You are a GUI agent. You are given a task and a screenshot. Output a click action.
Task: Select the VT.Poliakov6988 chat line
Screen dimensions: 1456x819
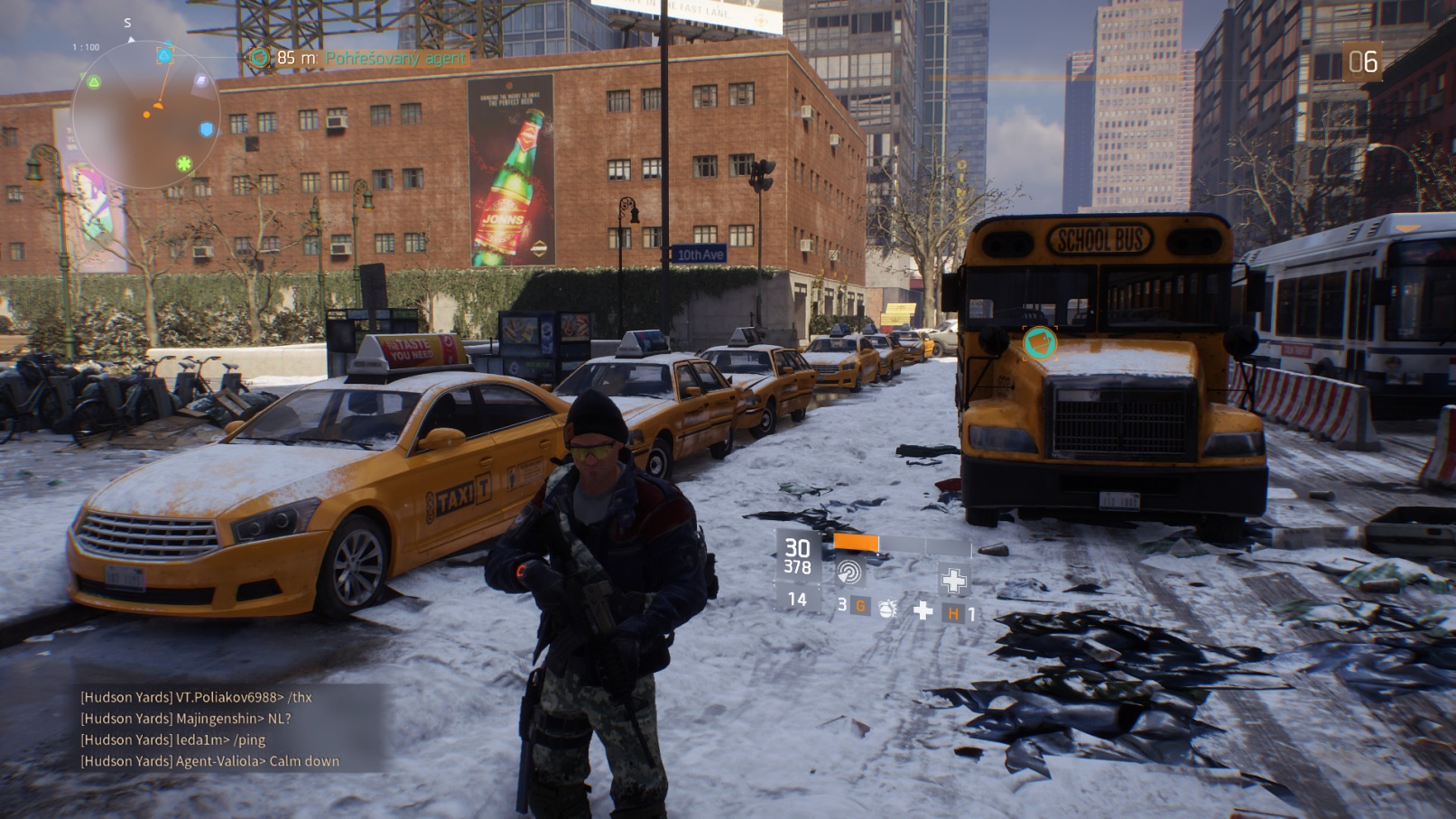(x=197, y=697)
